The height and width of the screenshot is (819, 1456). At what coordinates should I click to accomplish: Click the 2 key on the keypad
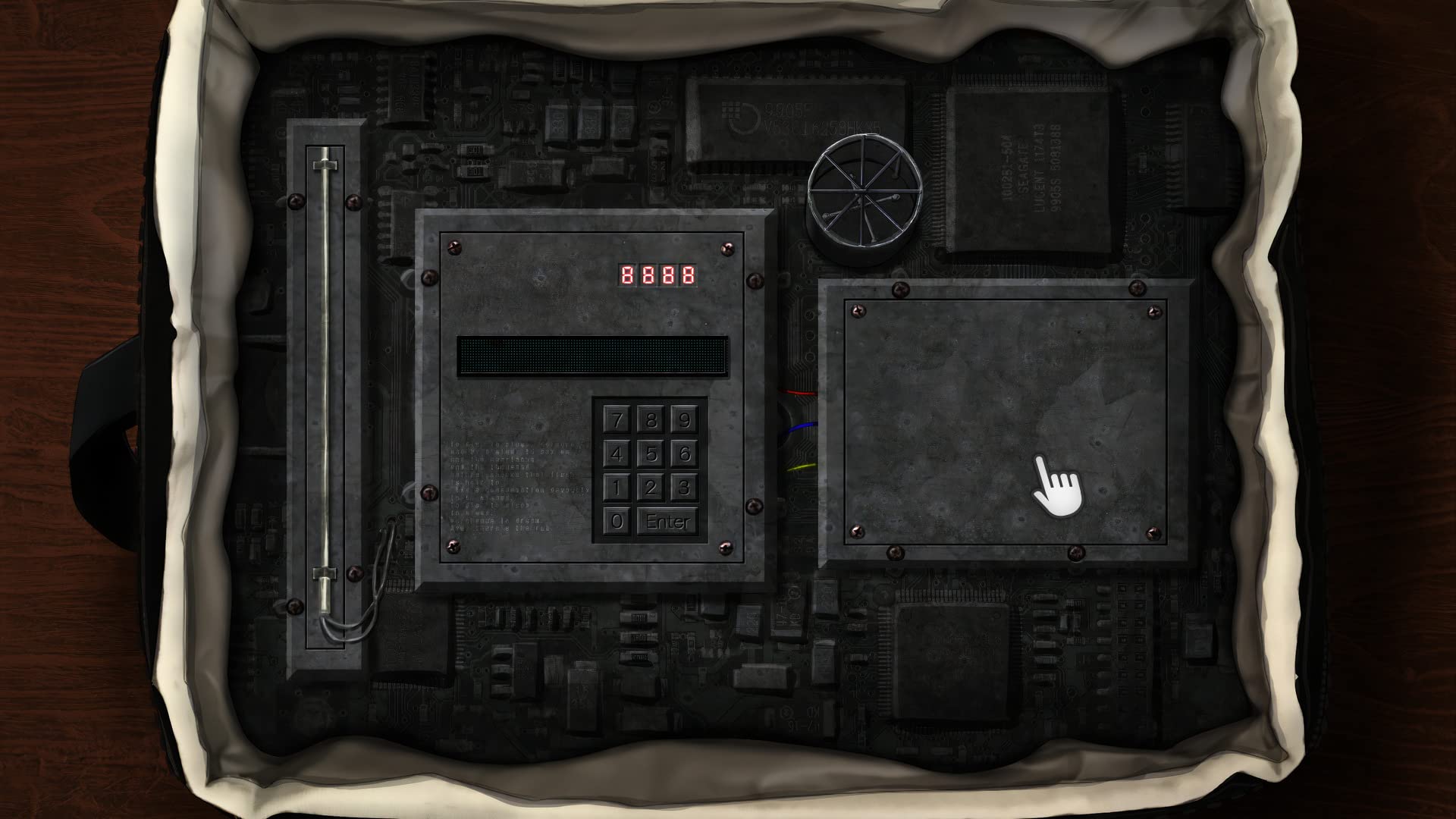pyautogui.click(x=651, y=488)
